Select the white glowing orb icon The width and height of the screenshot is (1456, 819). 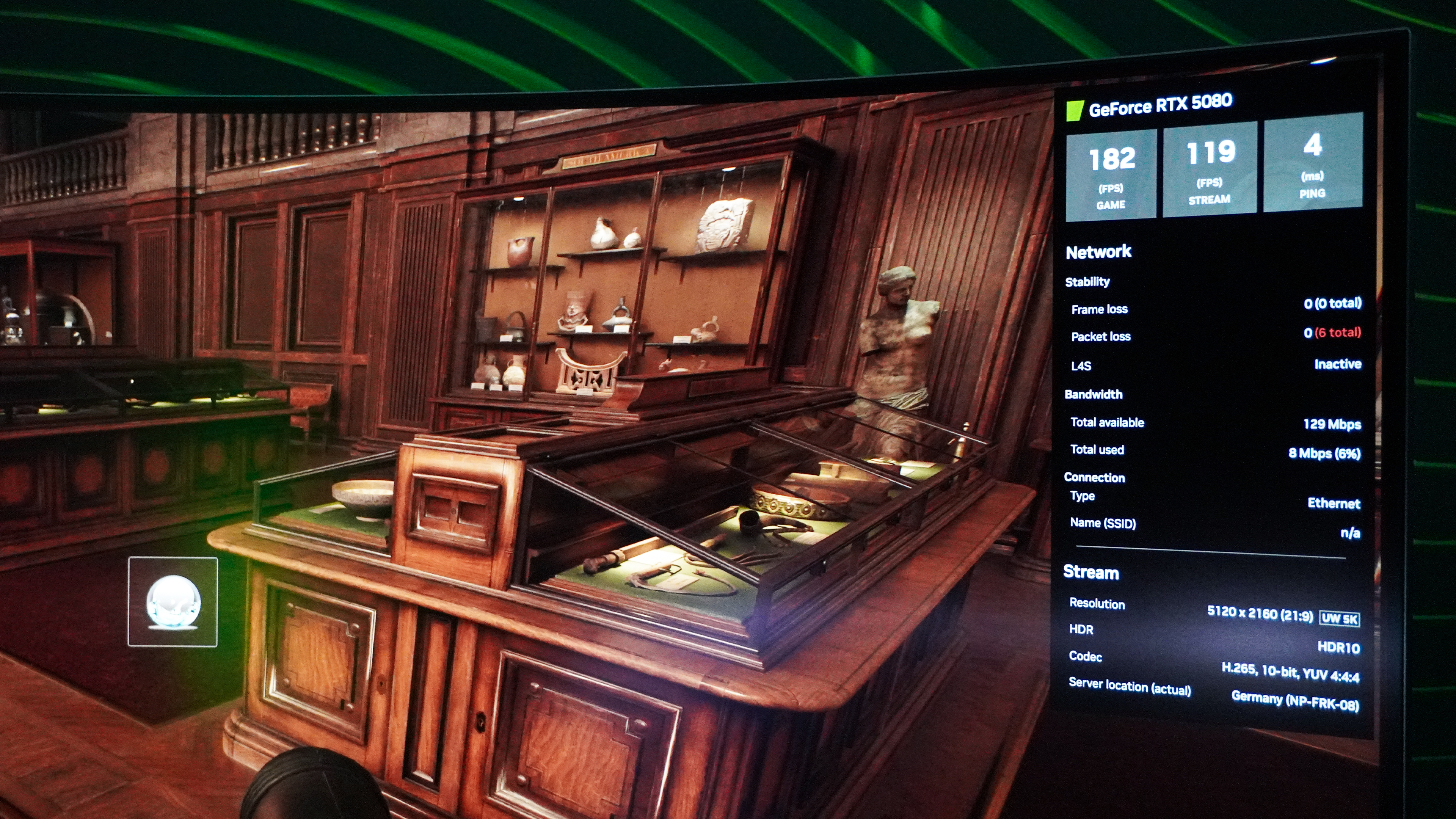(173, 601)
